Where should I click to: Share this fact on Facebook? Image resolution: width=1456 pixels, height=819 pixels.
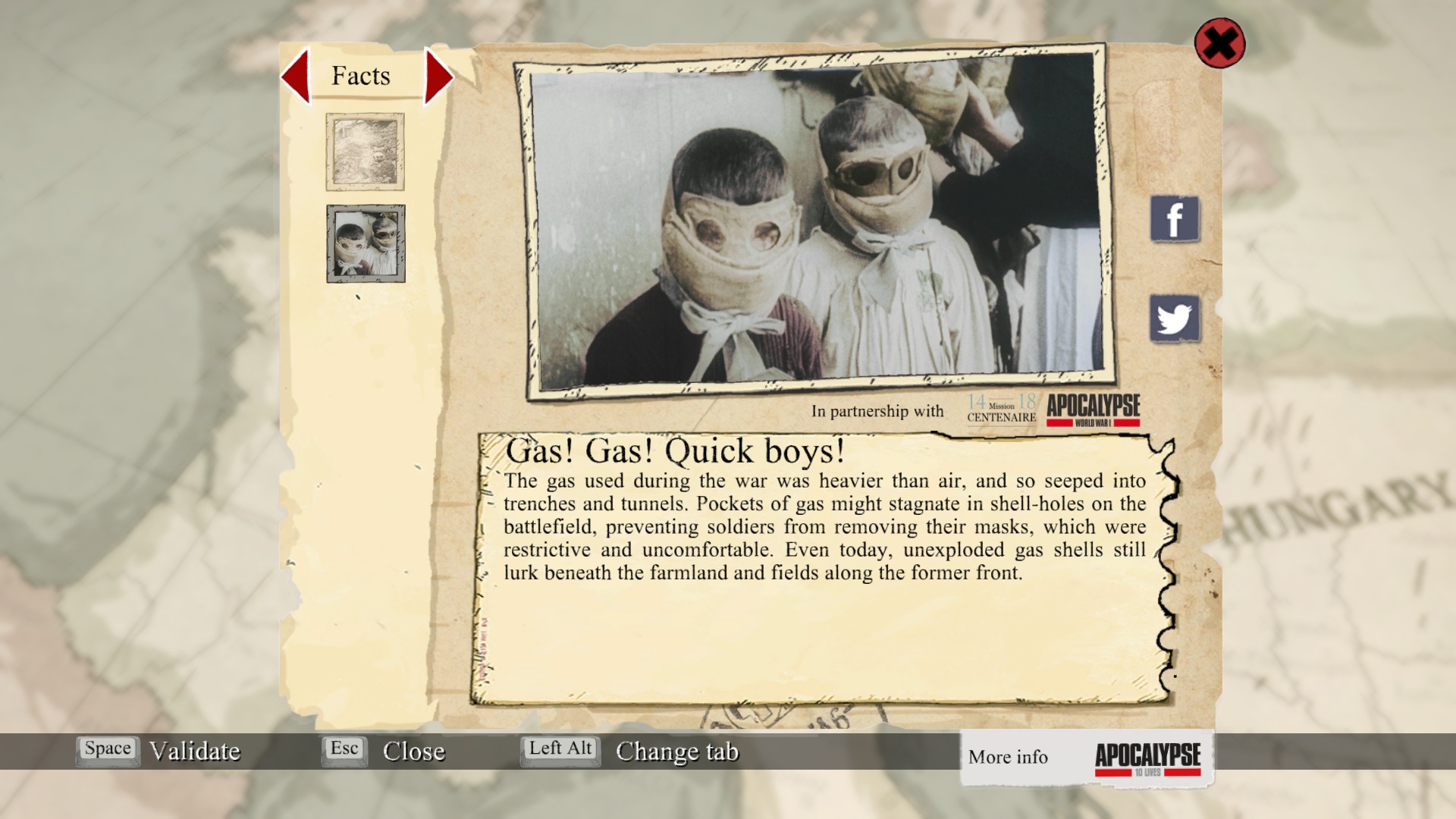point(1175,219)
